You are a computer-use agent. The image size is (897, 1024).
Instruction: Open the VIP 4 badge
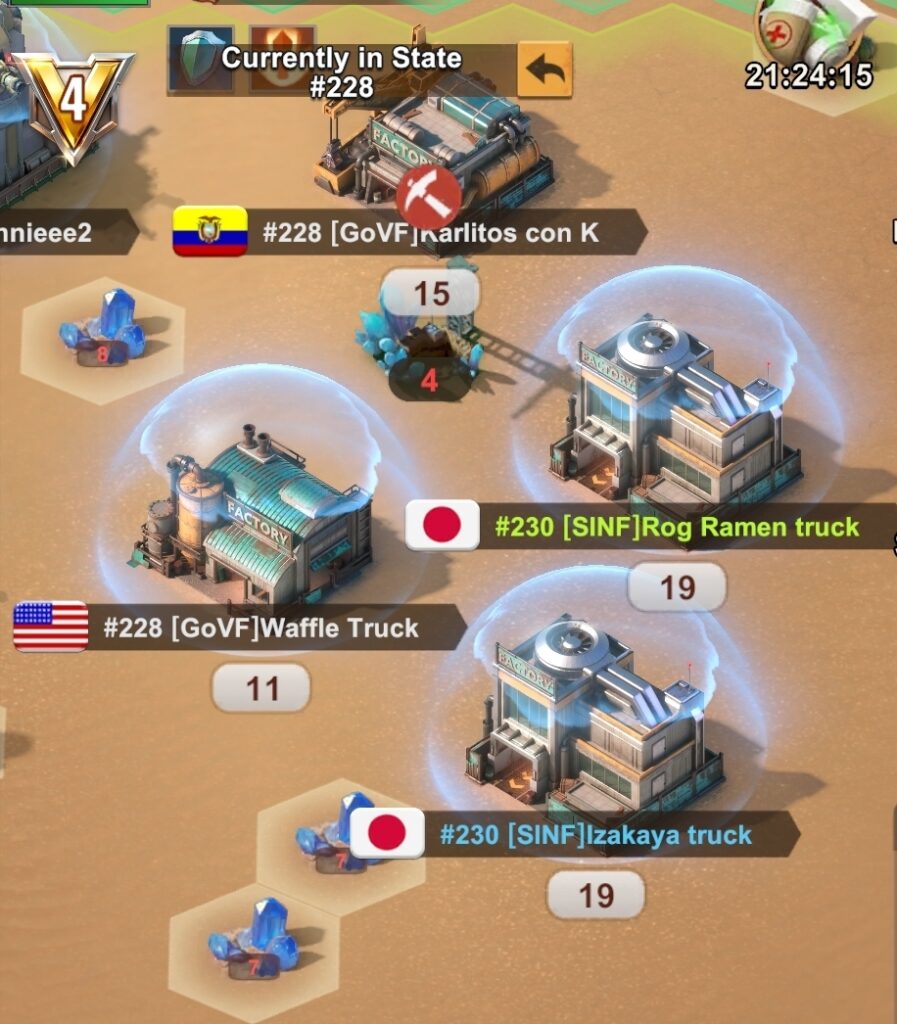pos(72,100)
